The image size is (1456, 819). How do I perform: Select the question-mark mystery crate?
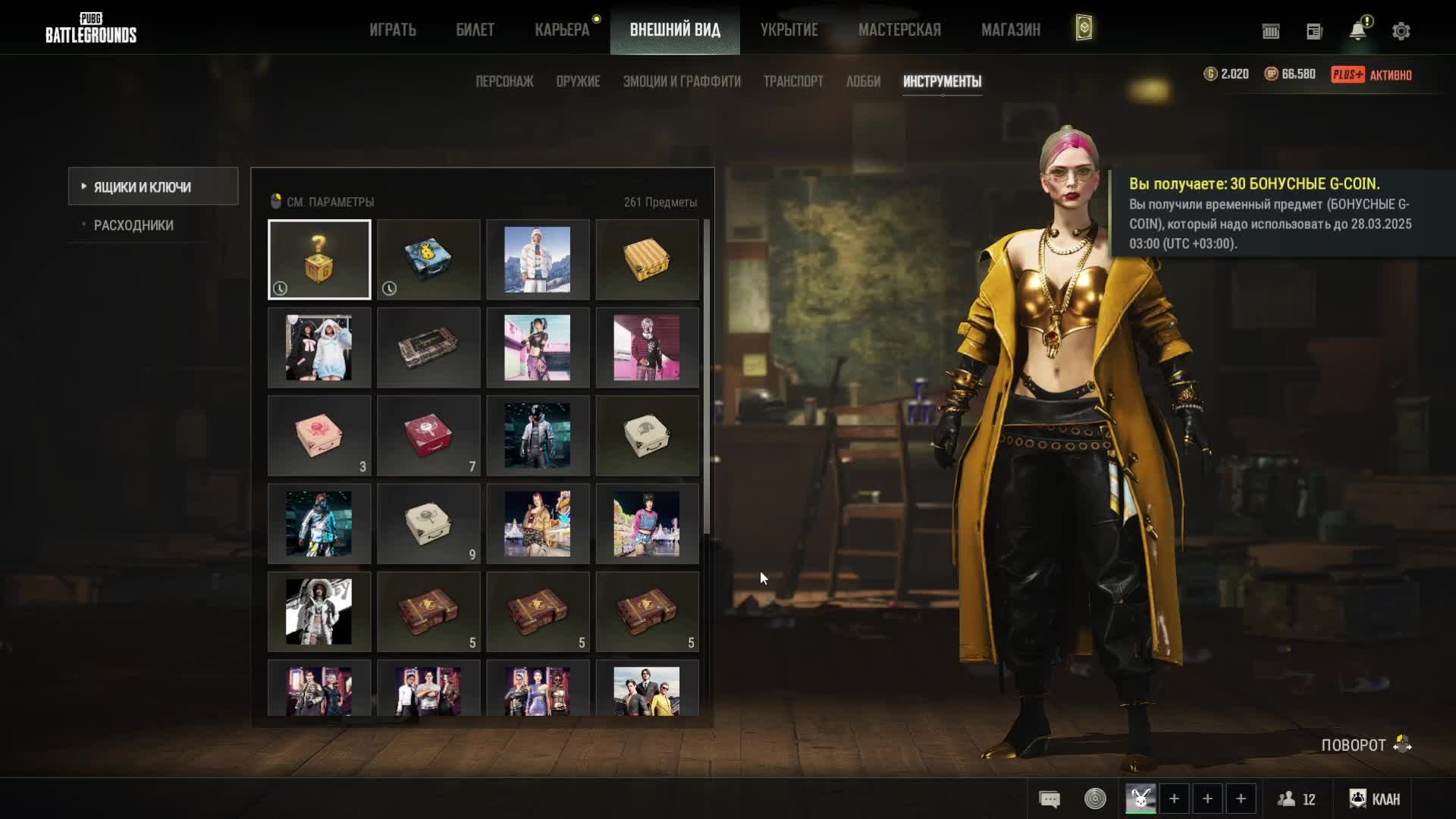(x=319, y=259)
